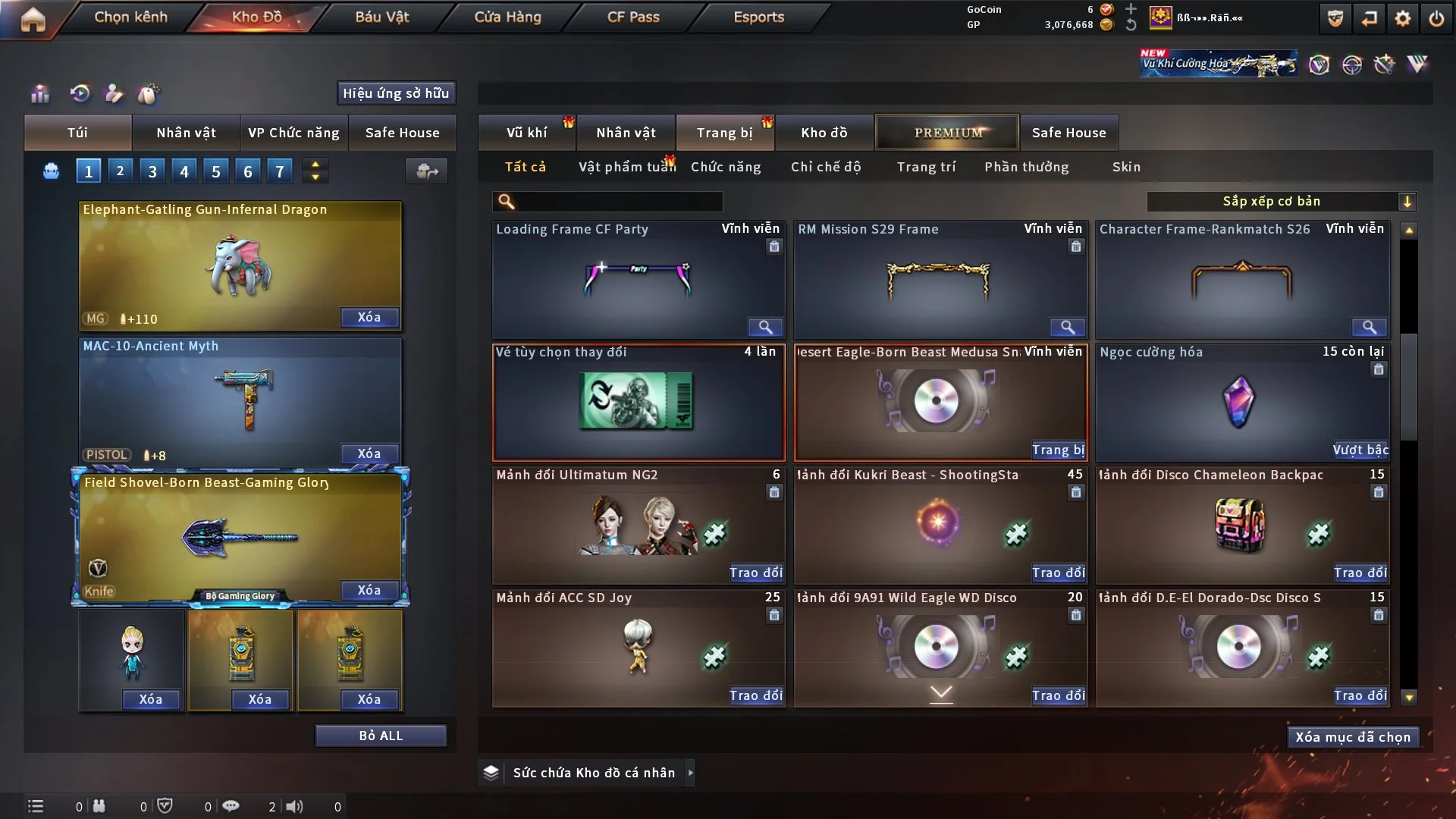The height and width of the screenshot is (819, 1456).
Task: Open the Chọn kênh menu
Action: coord(130,17)
